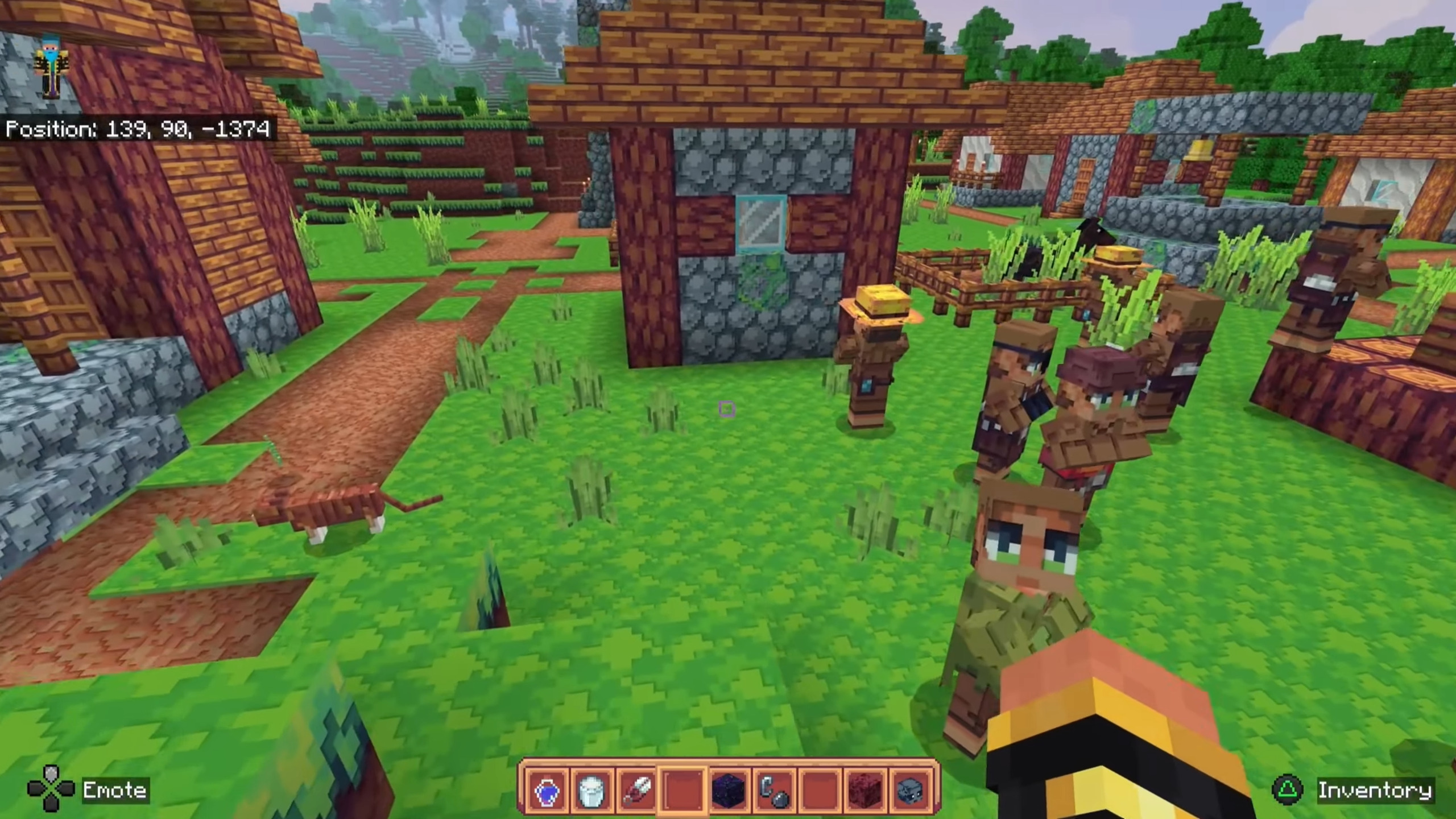Select the milk bucket hotbar slot
The height and width of the screenshot is (819, 1456).
(591, 790)
